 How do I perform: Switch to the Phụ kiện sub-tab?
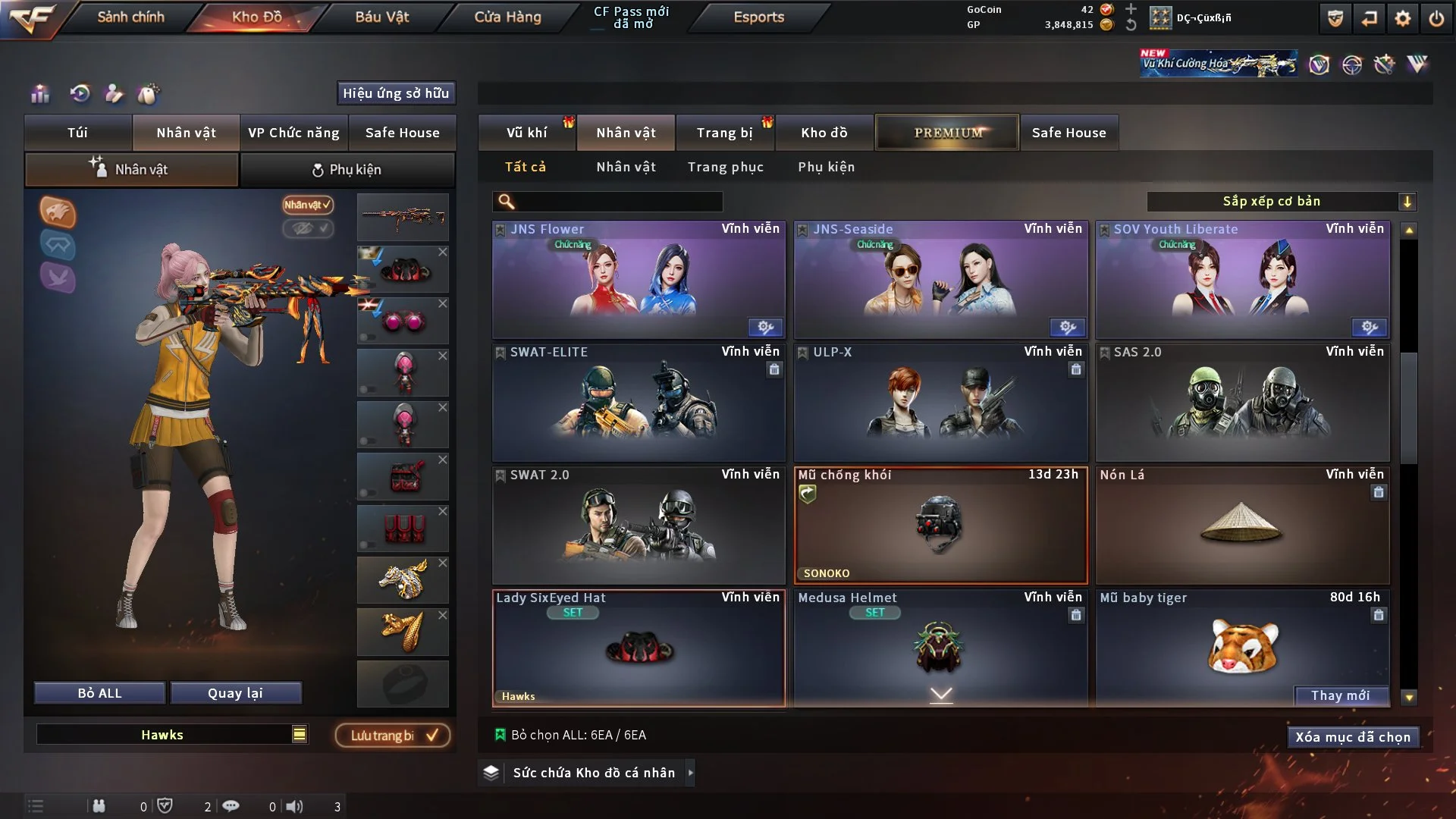pos(347,170)
